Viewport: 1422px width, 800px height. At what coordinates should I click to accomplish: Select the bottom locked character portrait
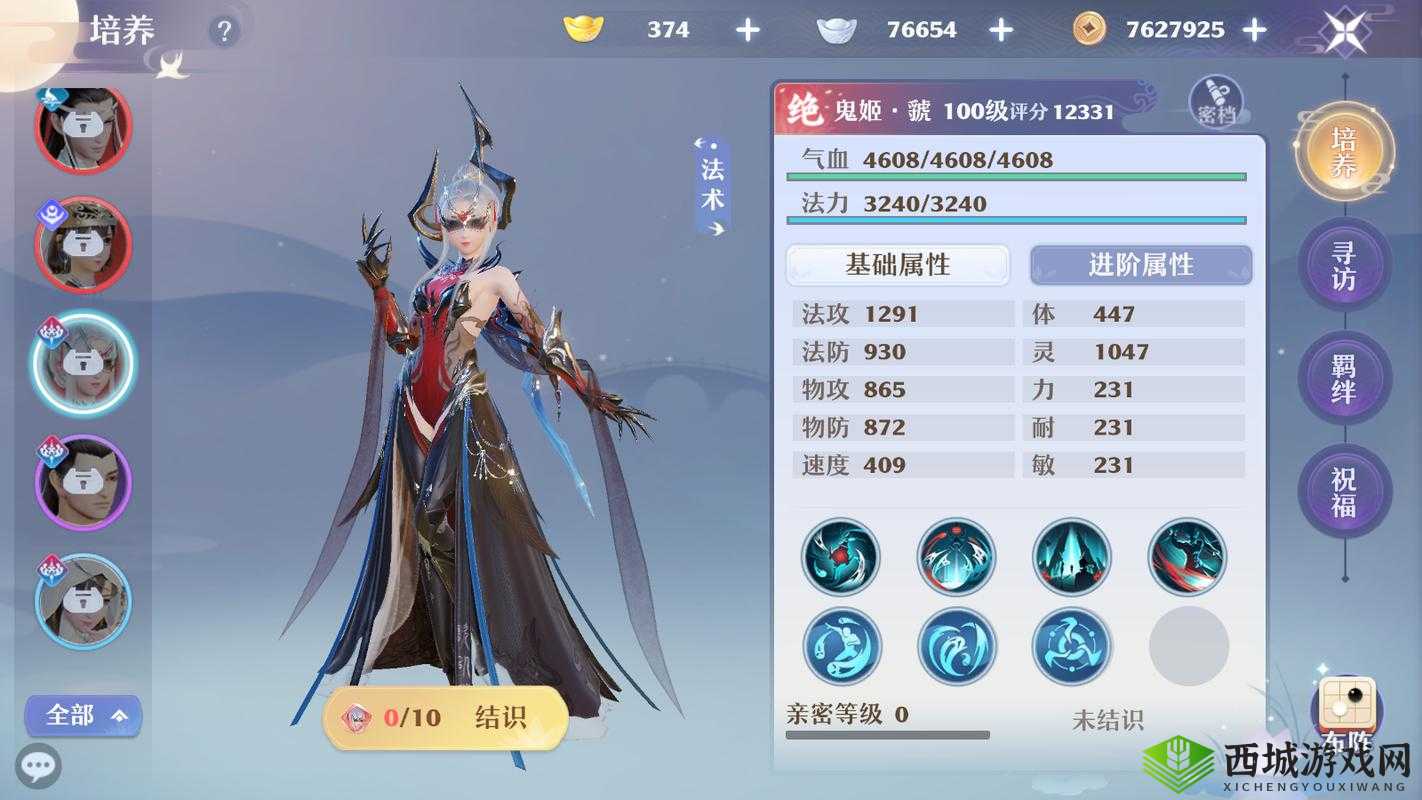[82, 601]
